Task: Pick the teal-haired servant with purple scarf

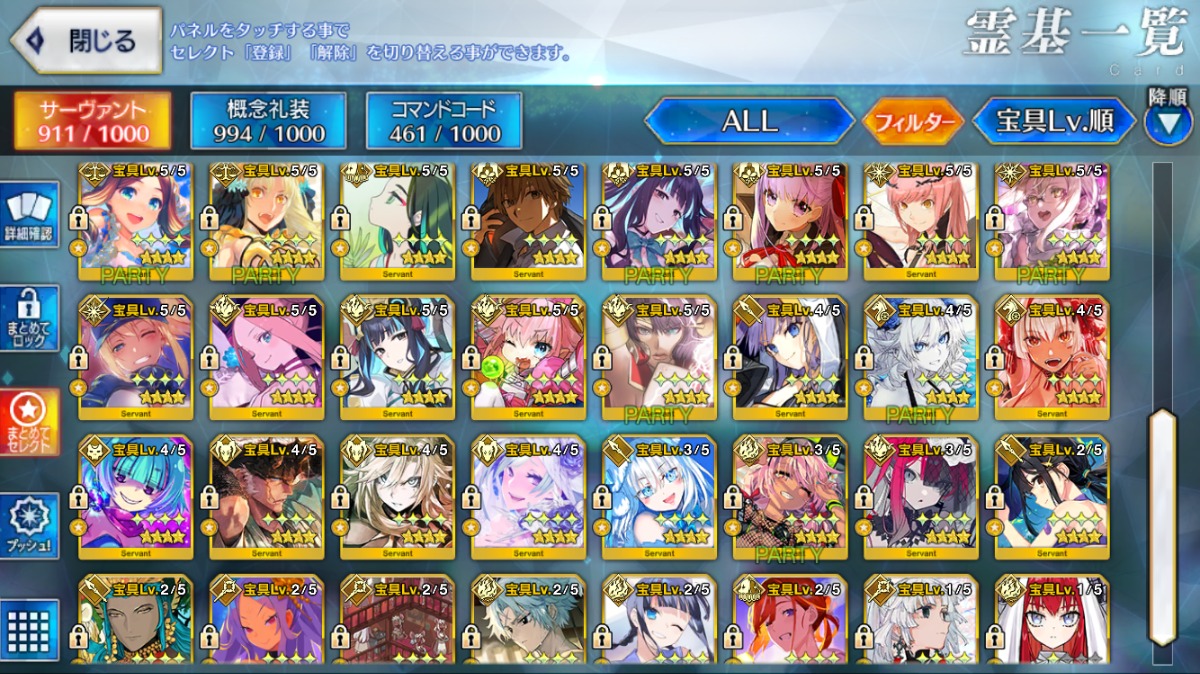Action: (136, 497)
